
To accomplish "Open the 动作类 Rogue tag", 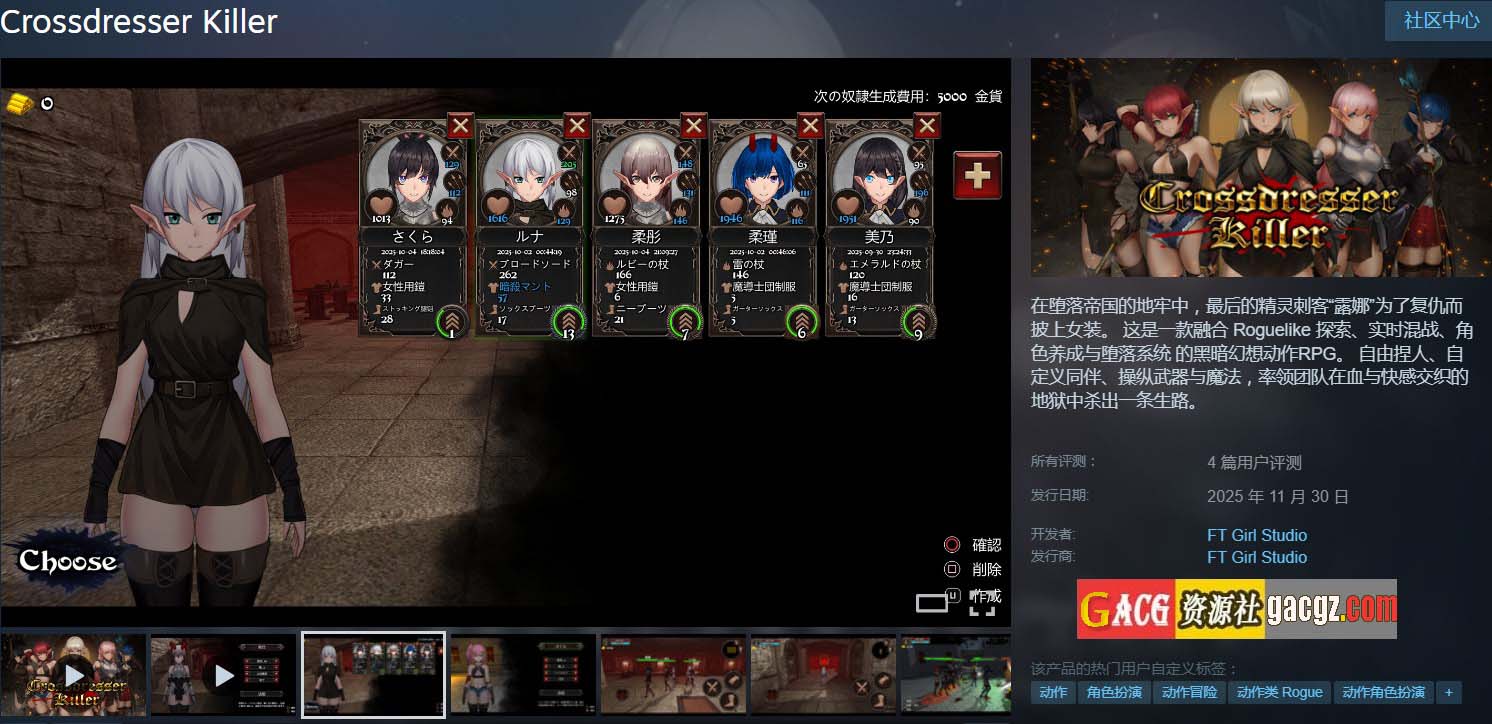I will point(1279,692).
